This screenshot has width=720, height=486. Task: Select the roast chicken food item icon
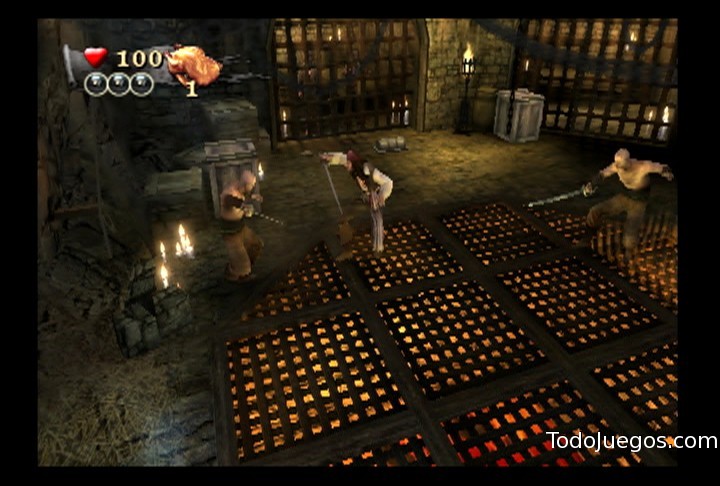coord(193,65)
